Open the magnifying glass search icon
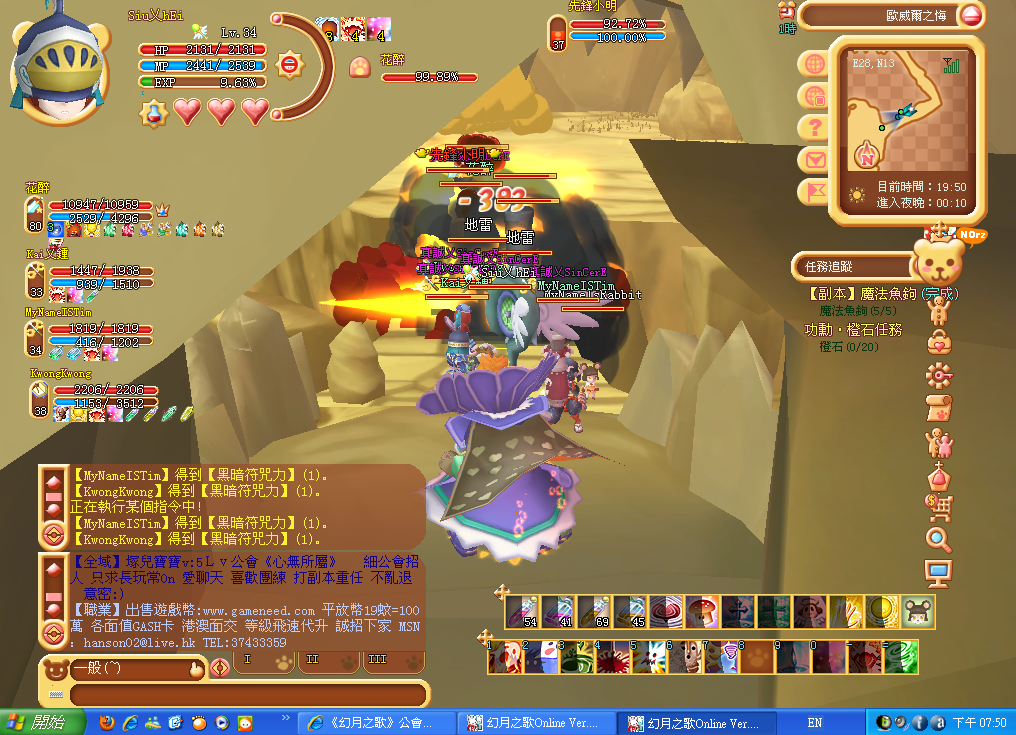1016x735 pixels. tap(939, 541)
